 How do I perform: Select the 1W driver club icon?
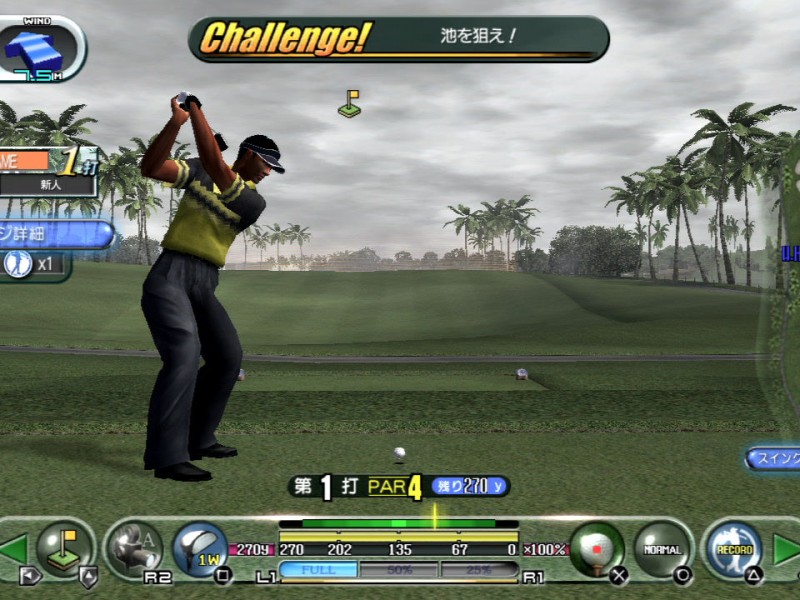(x=200, y=548)
